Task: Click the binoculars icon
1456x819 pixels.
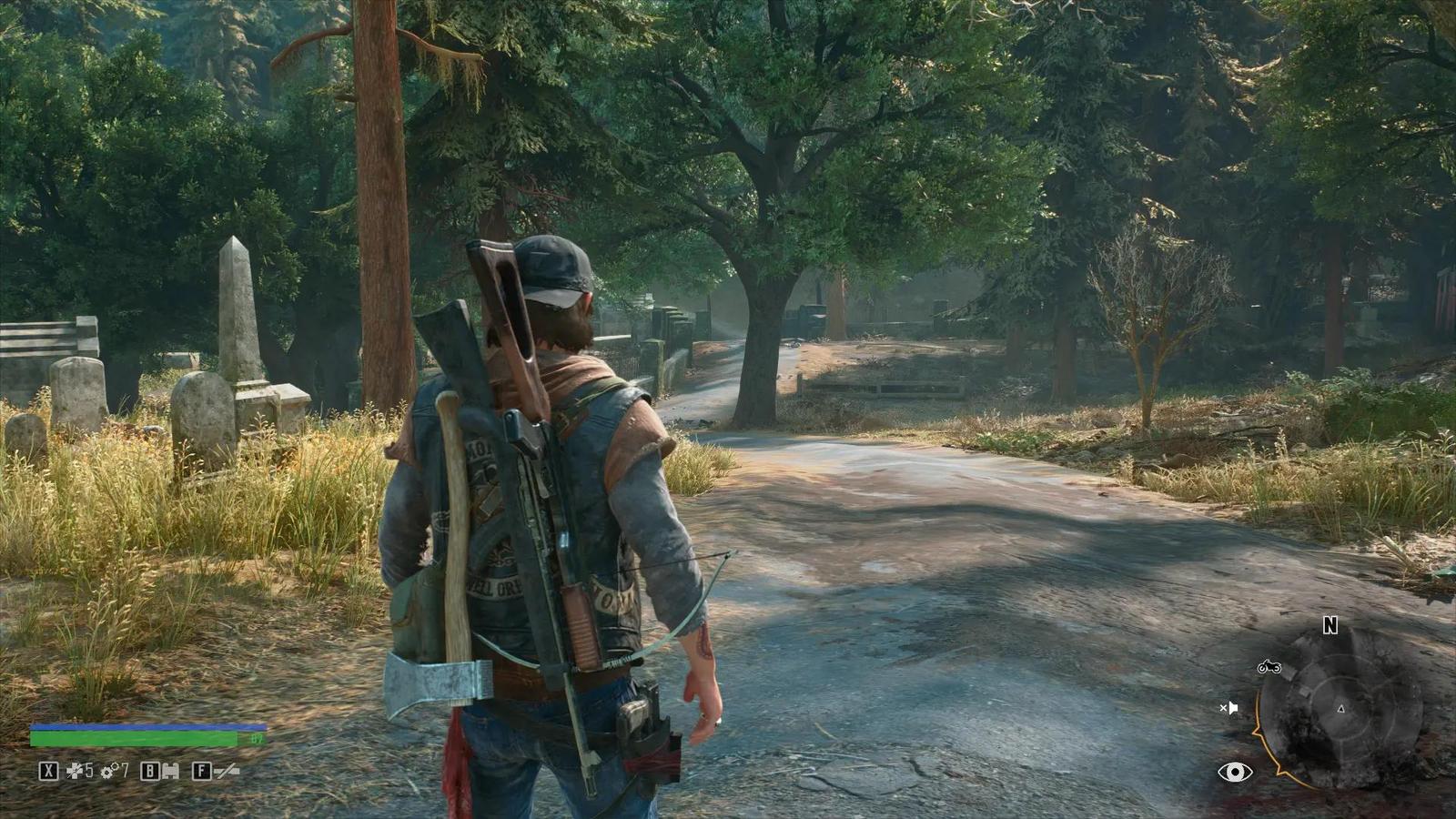Action: point(169,772)
